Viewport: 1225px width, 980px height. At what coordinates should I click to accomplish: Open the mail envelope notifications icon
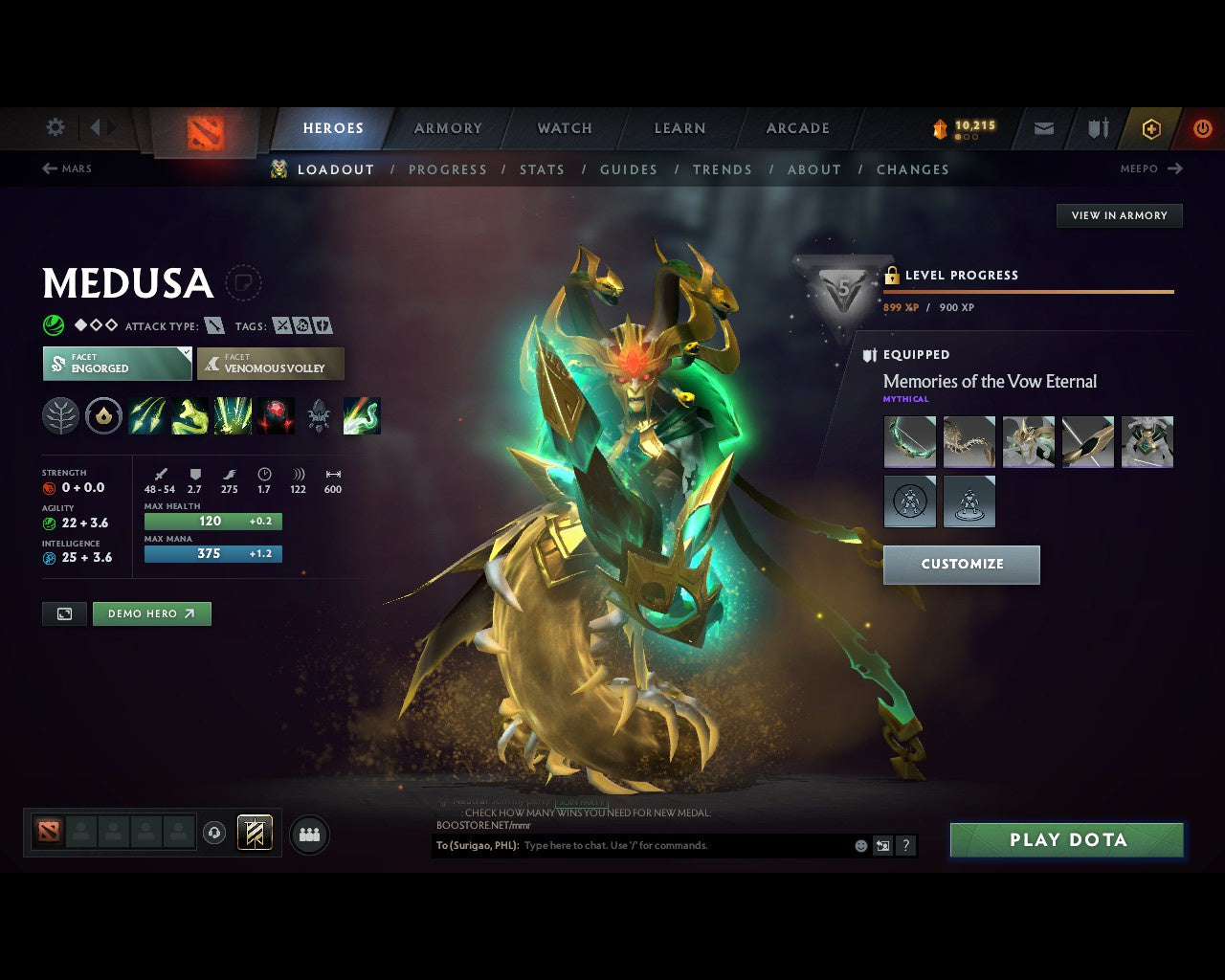[1042, 128]
